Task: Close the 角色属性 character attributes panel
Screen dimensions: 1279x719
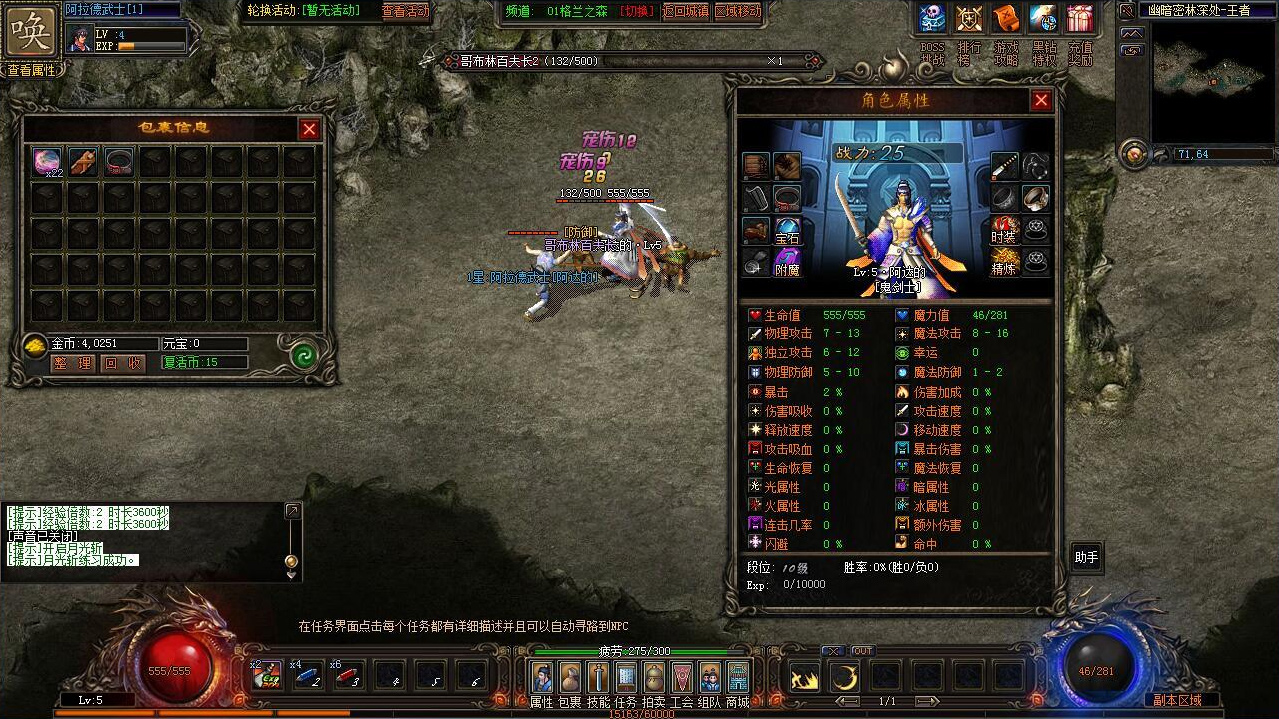Action: 1041,101
